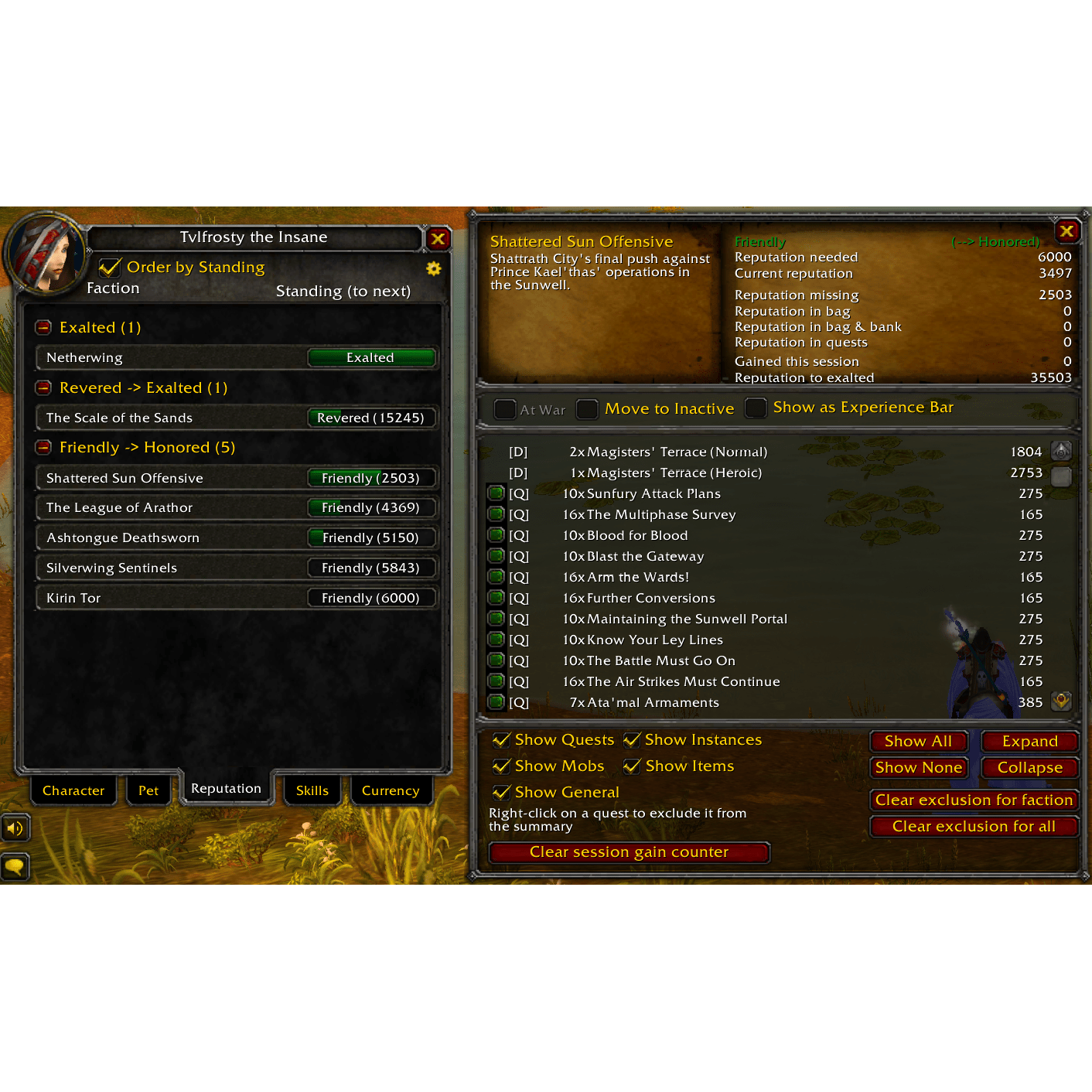
Task: Switch to the Currency tab
Action: coord(391,790)
